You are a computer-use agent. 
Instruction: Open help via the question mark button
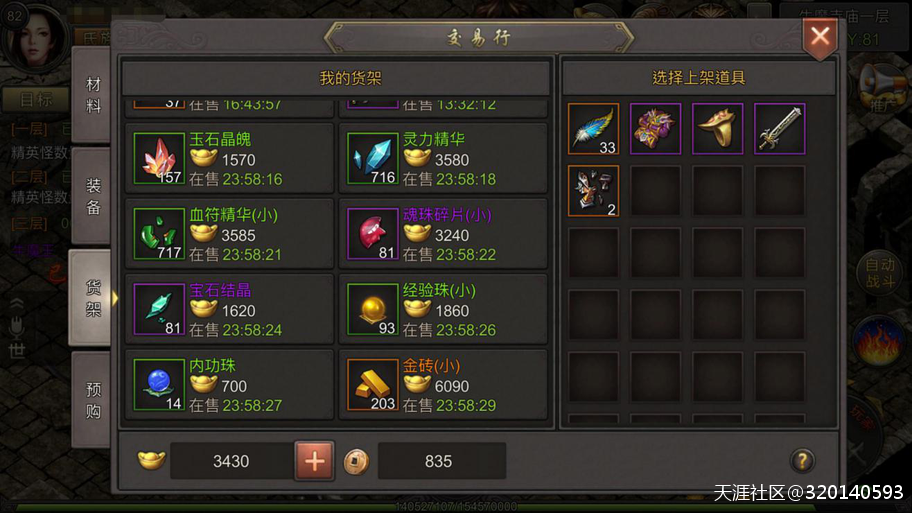tap(801, 461)
